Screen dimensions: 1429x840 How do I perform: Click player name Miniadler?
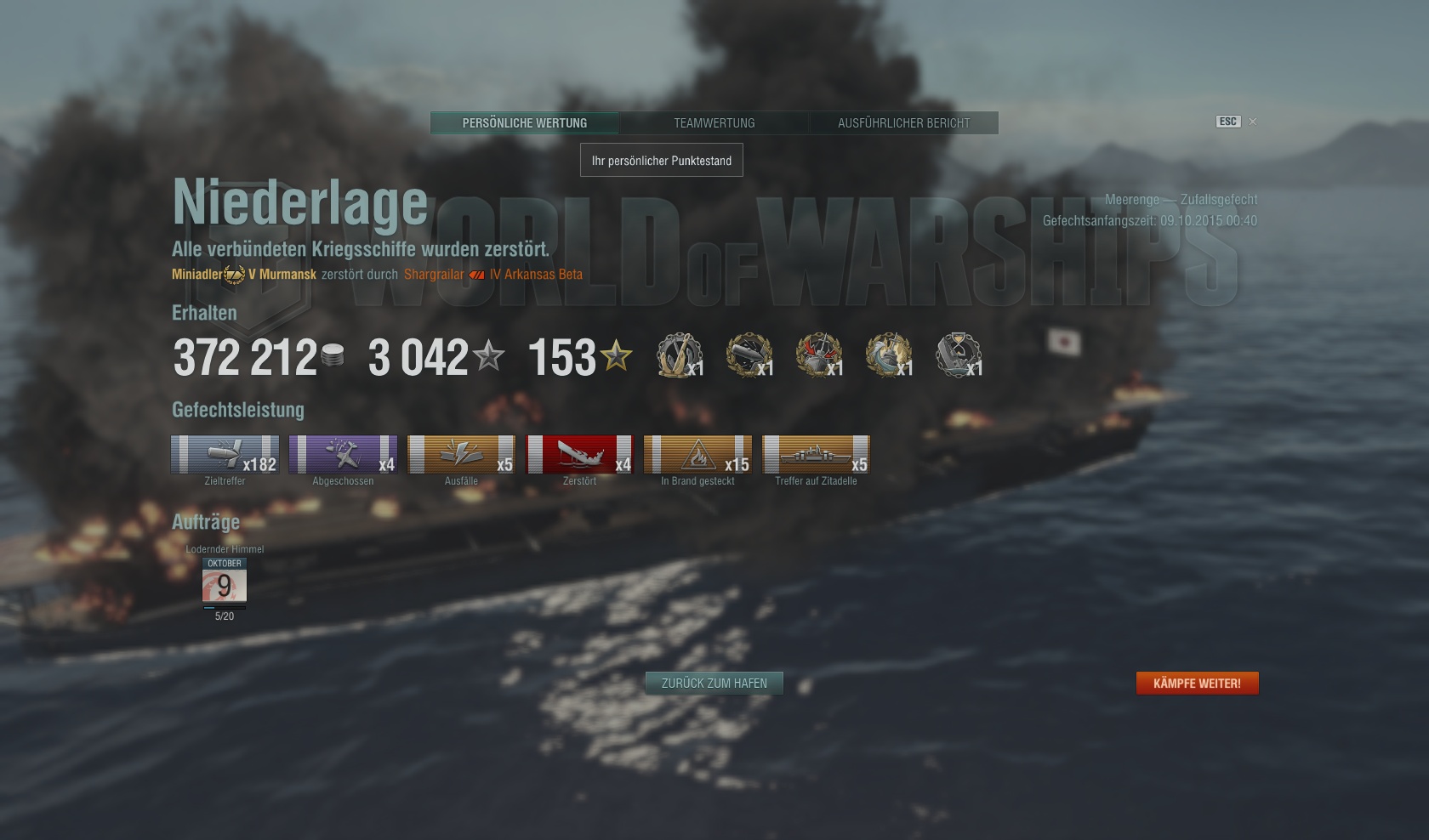196,275
